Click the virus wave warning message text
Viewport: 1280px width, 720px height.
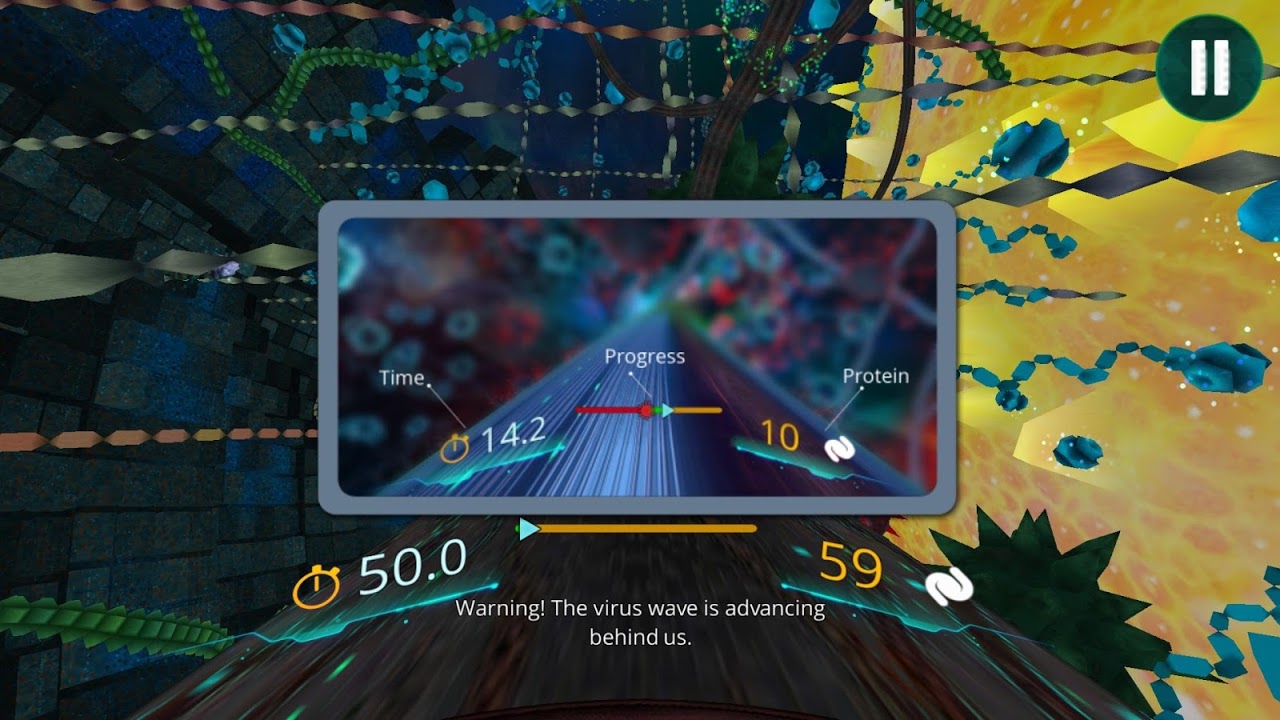[x=639, y=620]
